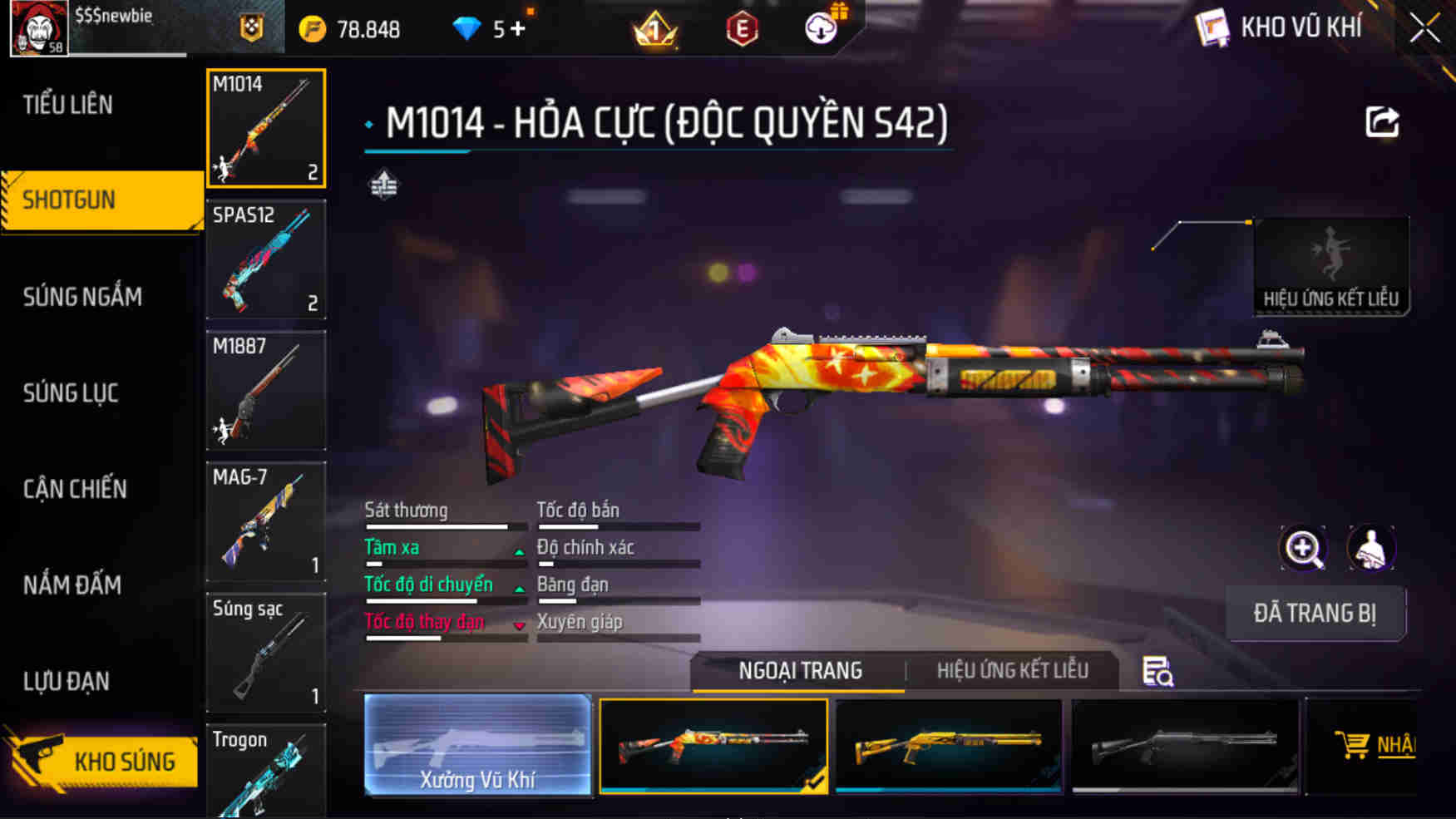Share the M1014 skin
1456x819 pixels.
tap(1382, 123)
